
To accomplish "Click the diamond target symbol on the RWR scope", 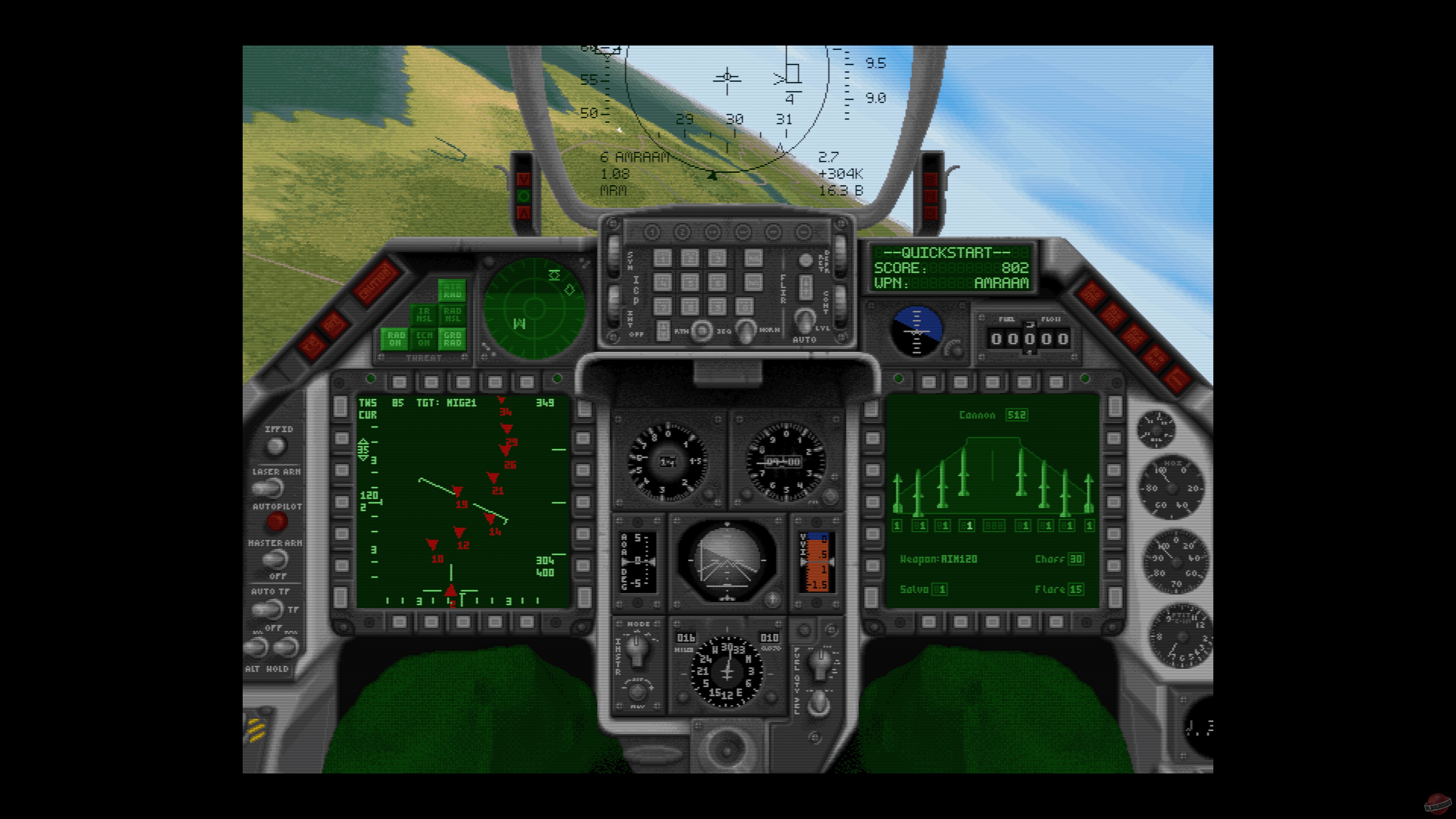I will tap(570, 290).
